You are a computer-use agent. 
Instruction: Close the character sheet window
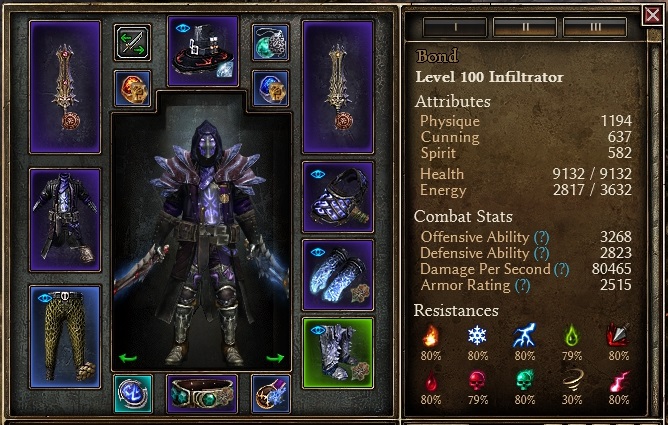(654, 14)
